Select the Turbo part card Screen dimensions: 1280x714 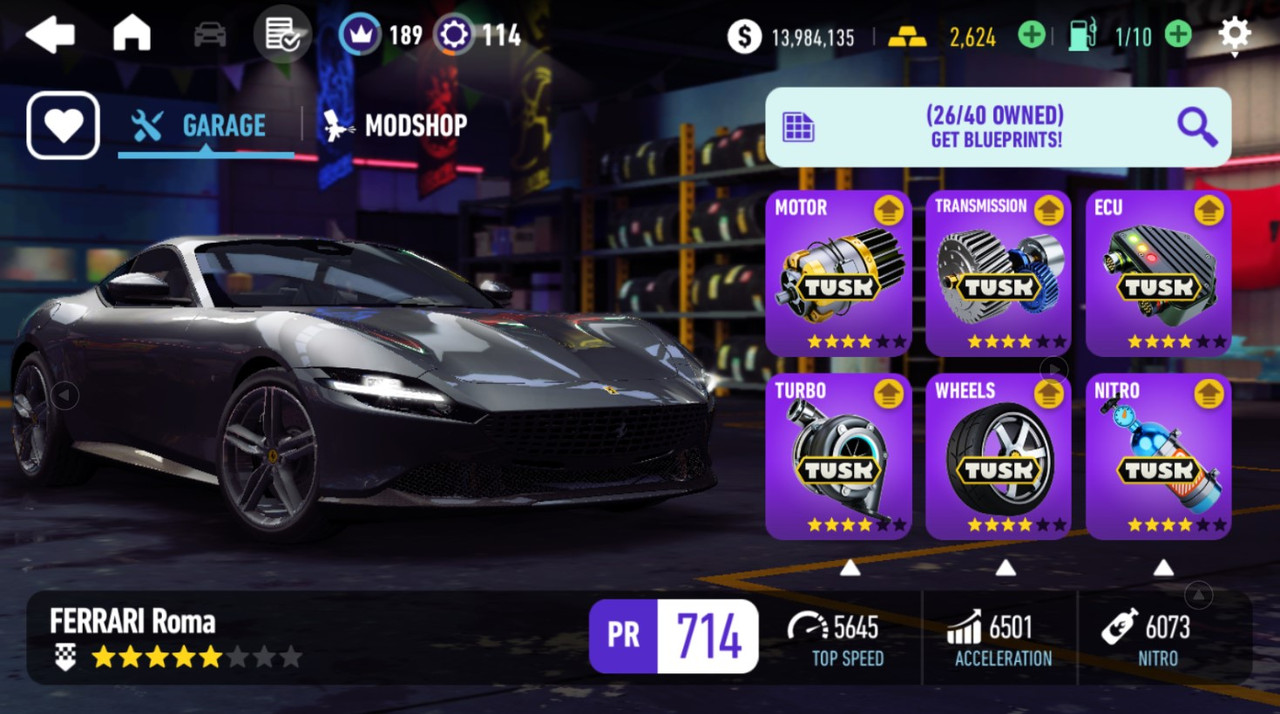[838, 456]
